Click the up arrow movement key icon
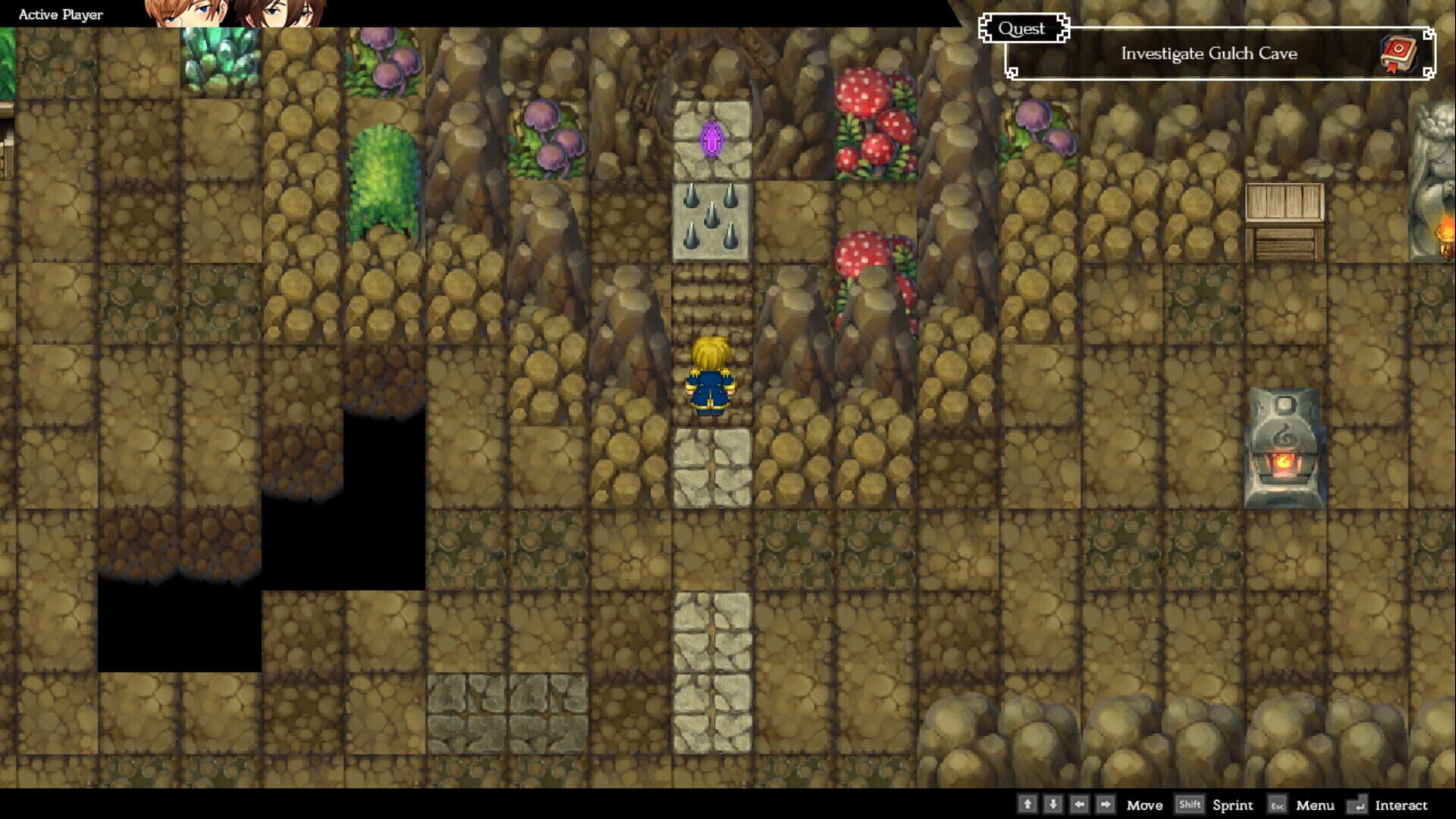 pos(1029,805)
